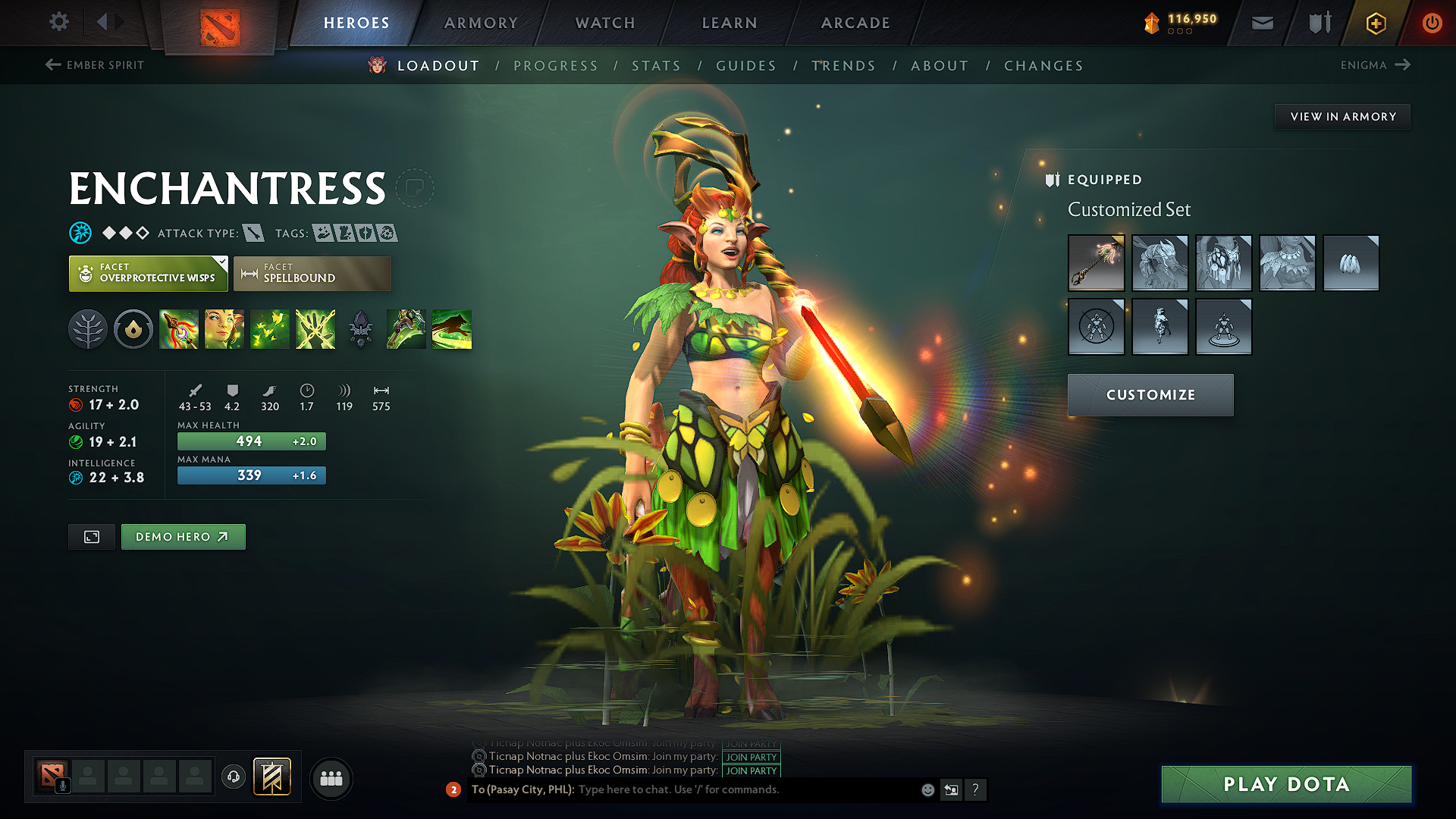The height and width of the screenshot is (819, 1456).
Task: Click the talent tree branch icon
Action: (87, 328)
